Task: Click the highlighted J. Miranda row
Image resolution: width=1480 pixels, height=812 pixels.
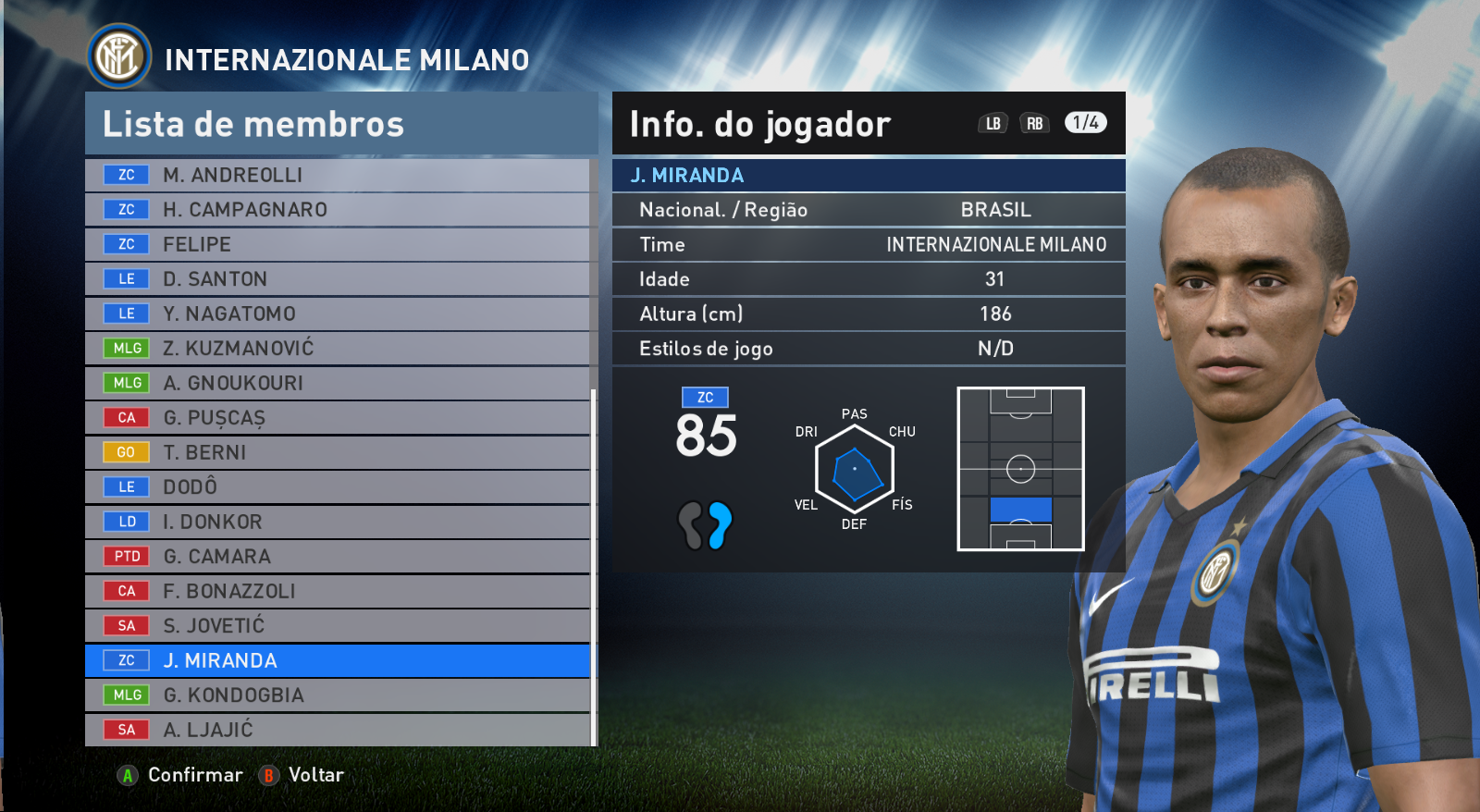Action: [x=338, y=660]
